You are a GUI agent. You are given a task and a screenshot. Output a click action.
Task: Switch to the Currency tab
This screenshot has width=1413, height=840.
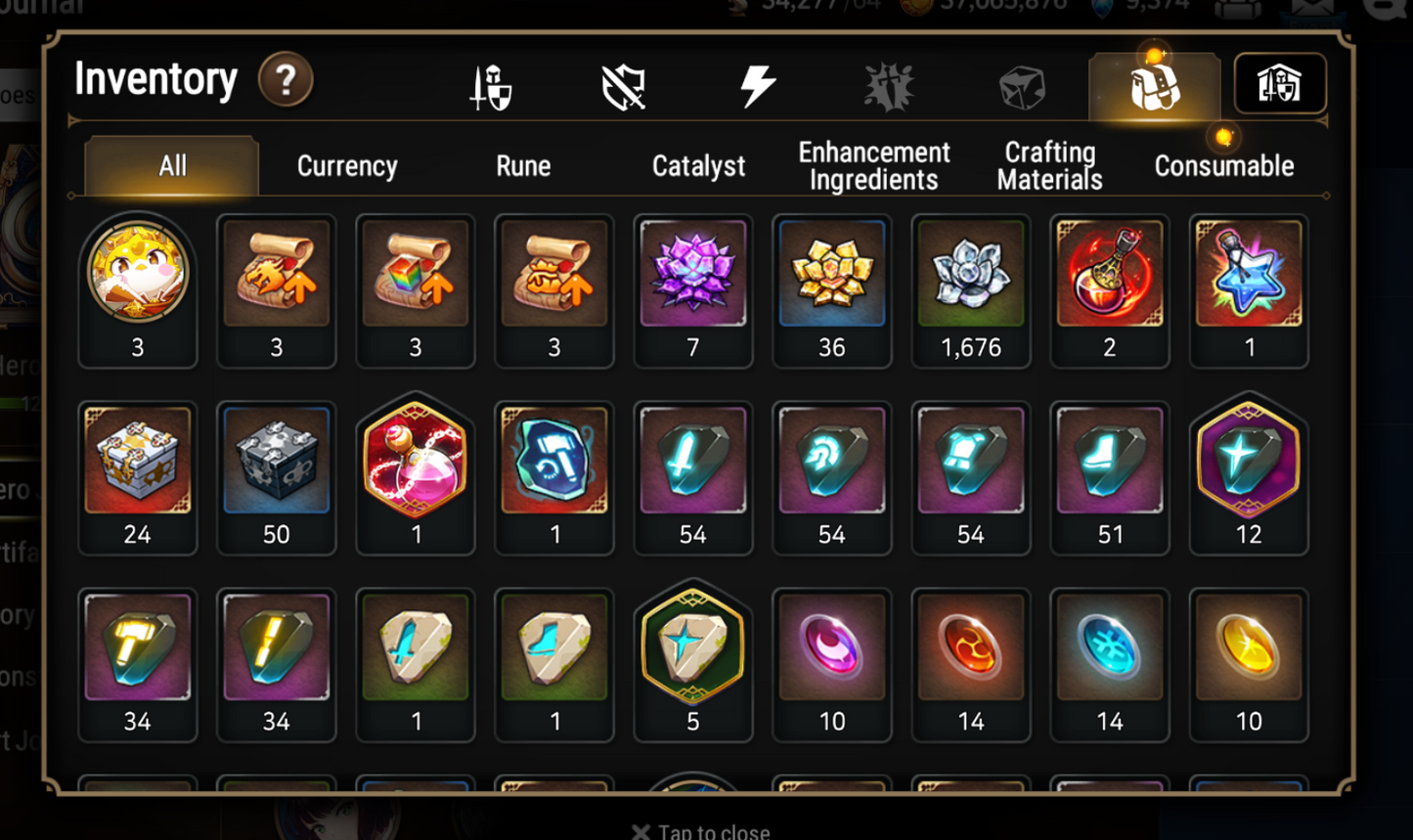tap(346, 166)
